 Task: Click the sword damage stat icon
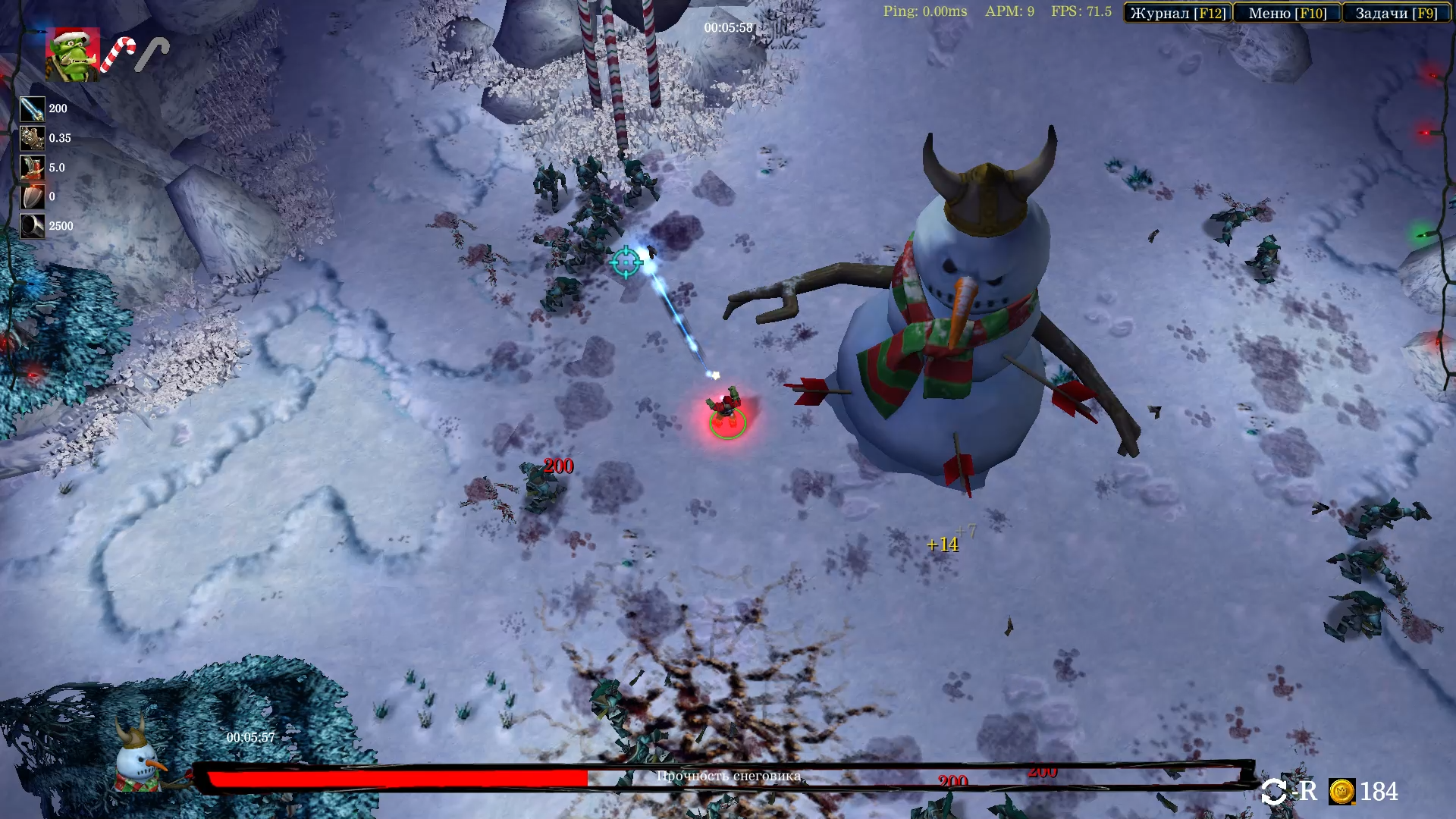tap(32, 109)
